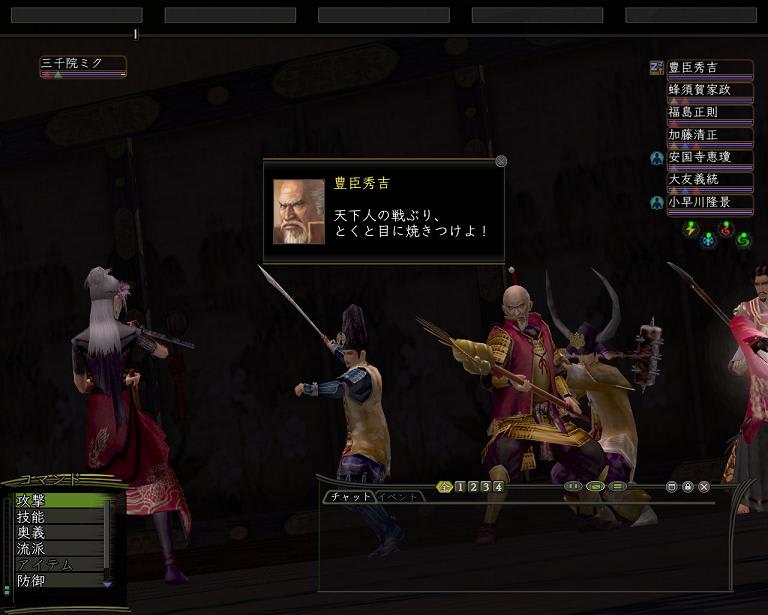
Task: Click the green lightning bolt icon
Action: [689, 230]
